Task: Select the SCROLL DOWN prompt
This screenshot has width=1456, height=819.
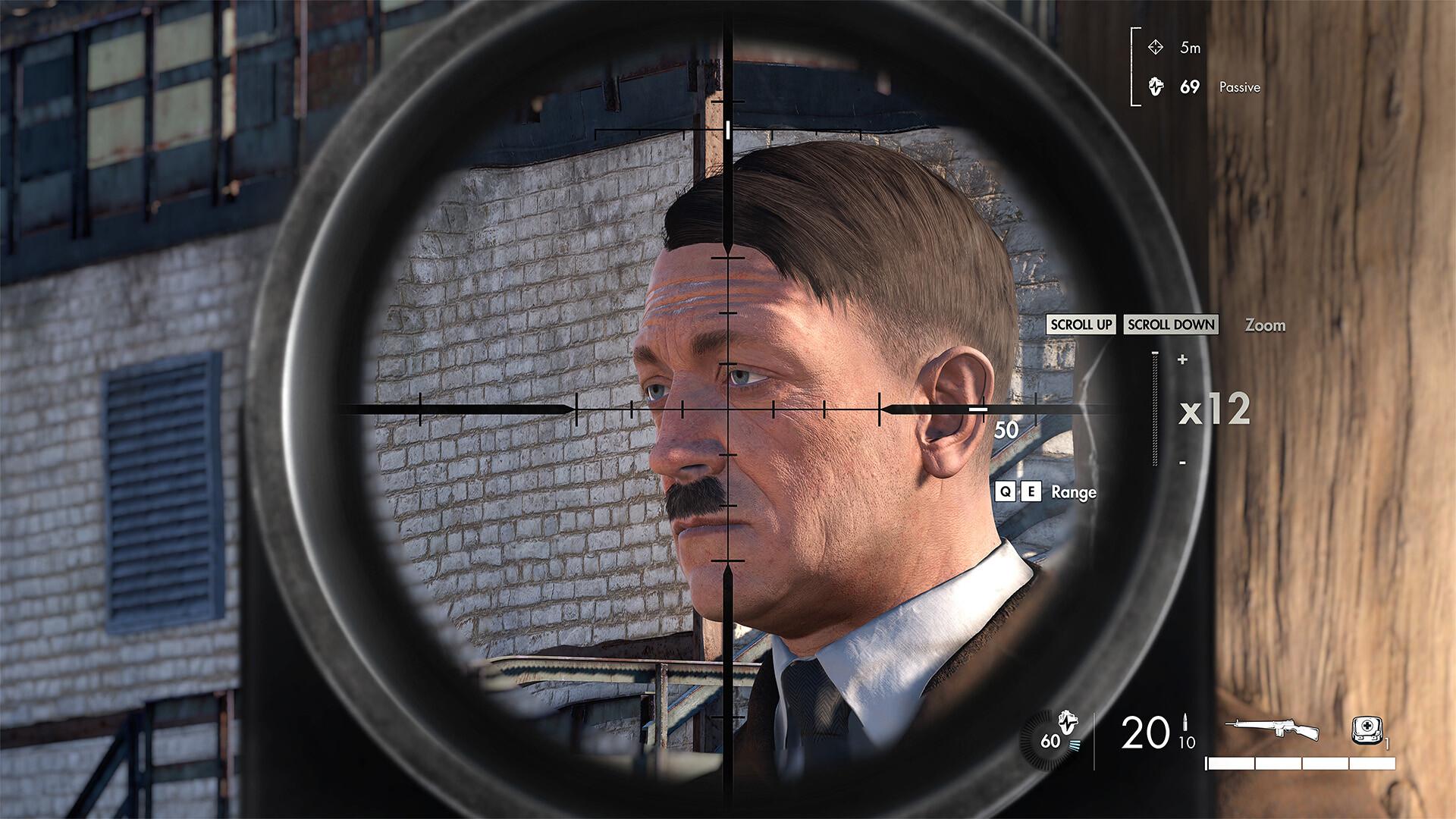Action: [x=1171, y=325]
